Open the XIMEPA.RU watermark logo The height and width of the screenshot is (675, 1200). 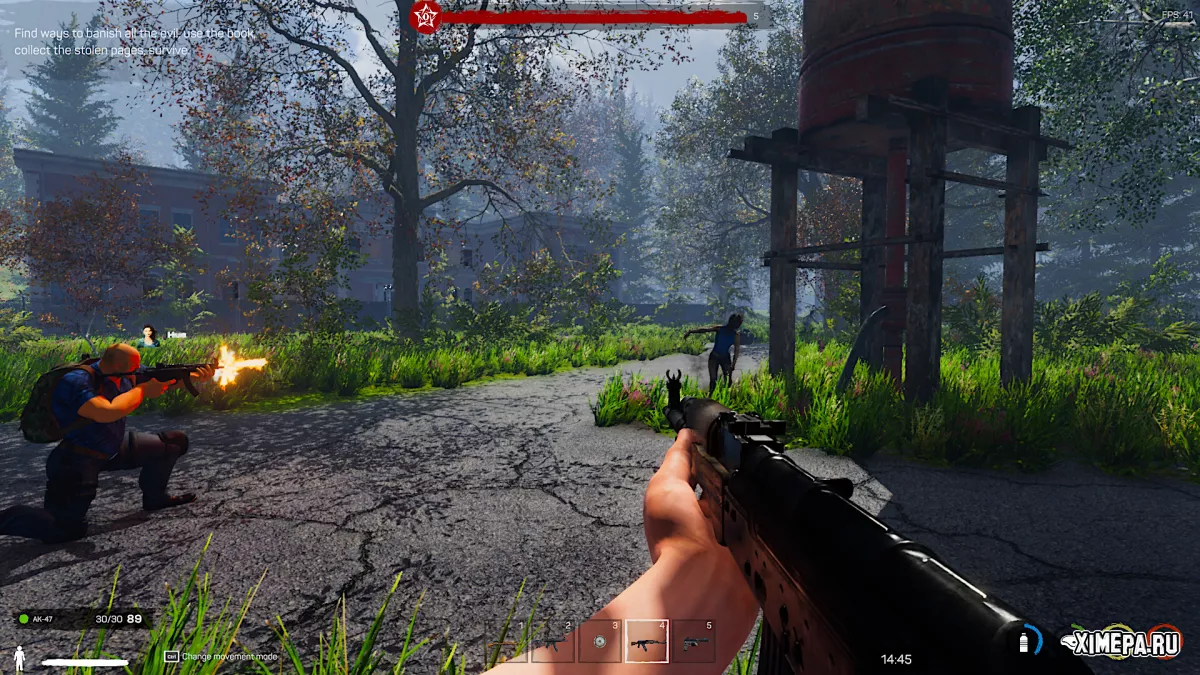coord(1122,641)
